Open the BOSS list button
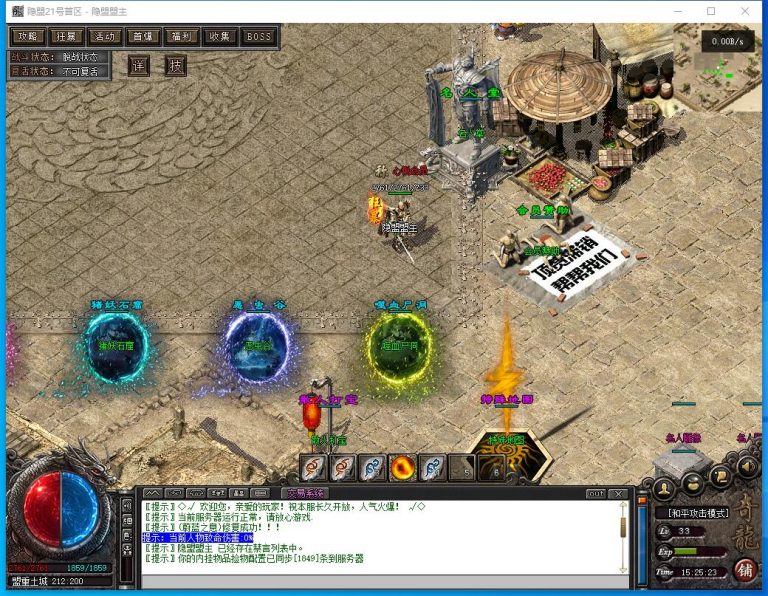This screenshot has width=768, height=596. point(259,36)
